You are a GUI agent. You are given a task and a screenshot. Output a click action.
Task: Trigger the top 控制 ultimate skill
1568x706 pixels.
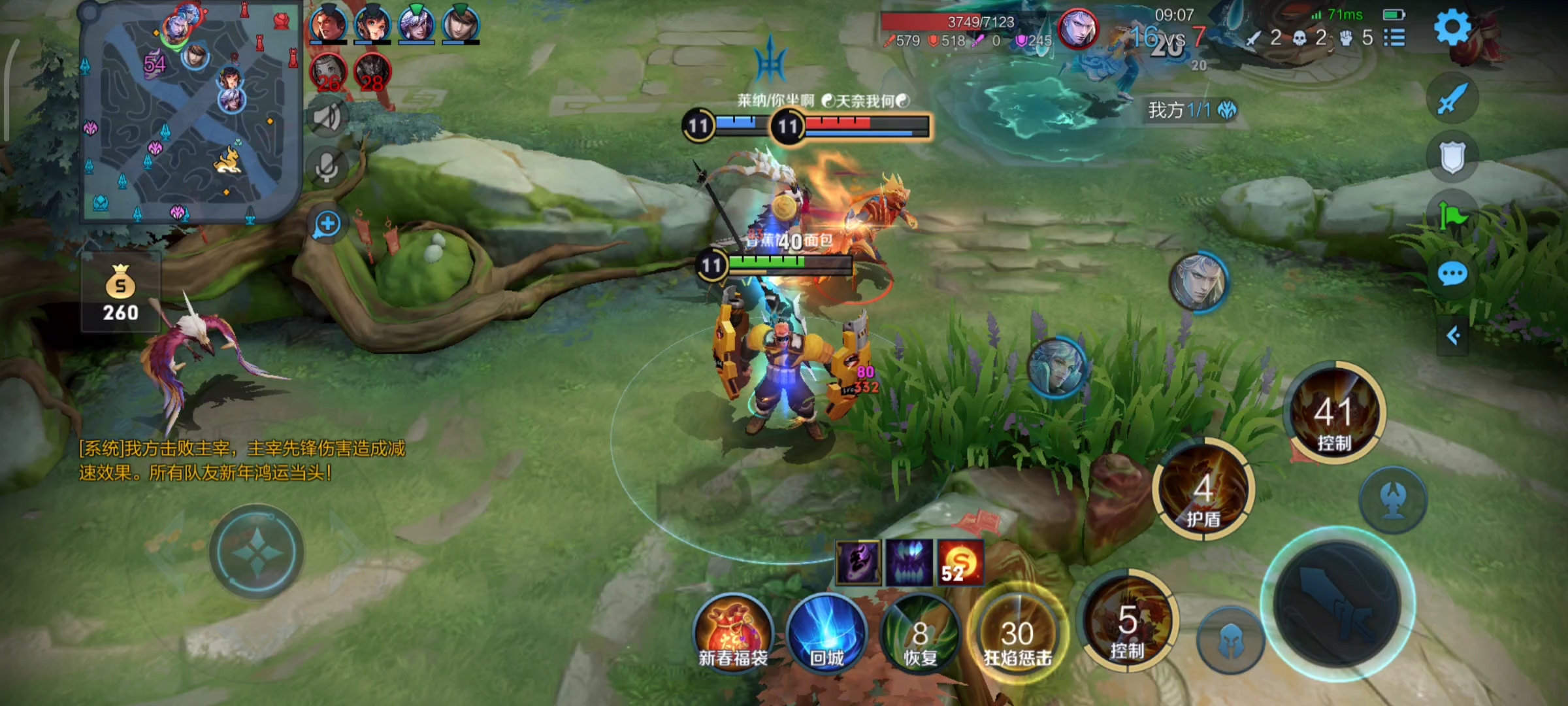coord(1334,413)
